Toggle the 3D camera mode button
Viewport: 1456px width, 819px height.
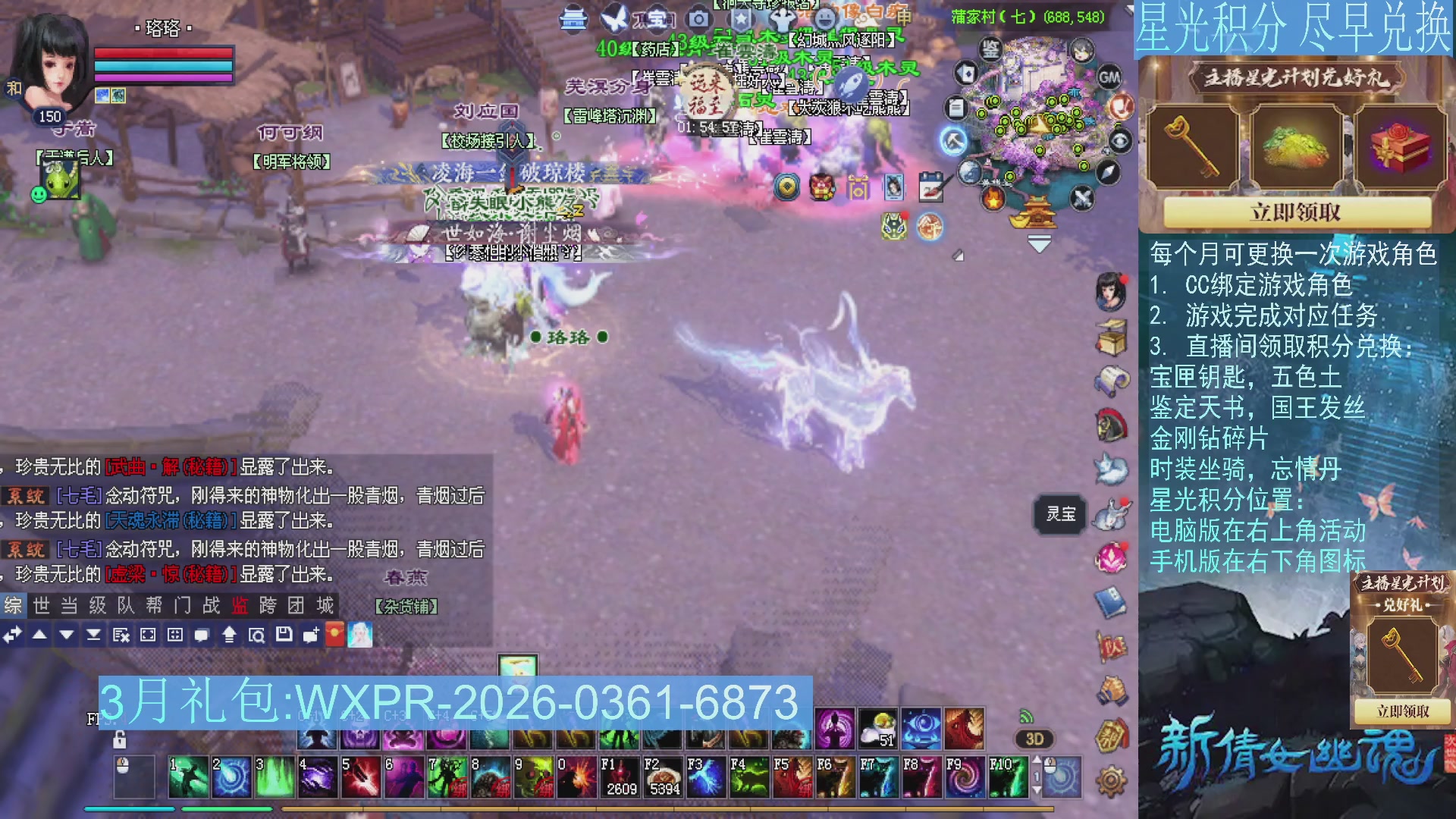[1033, 739]
